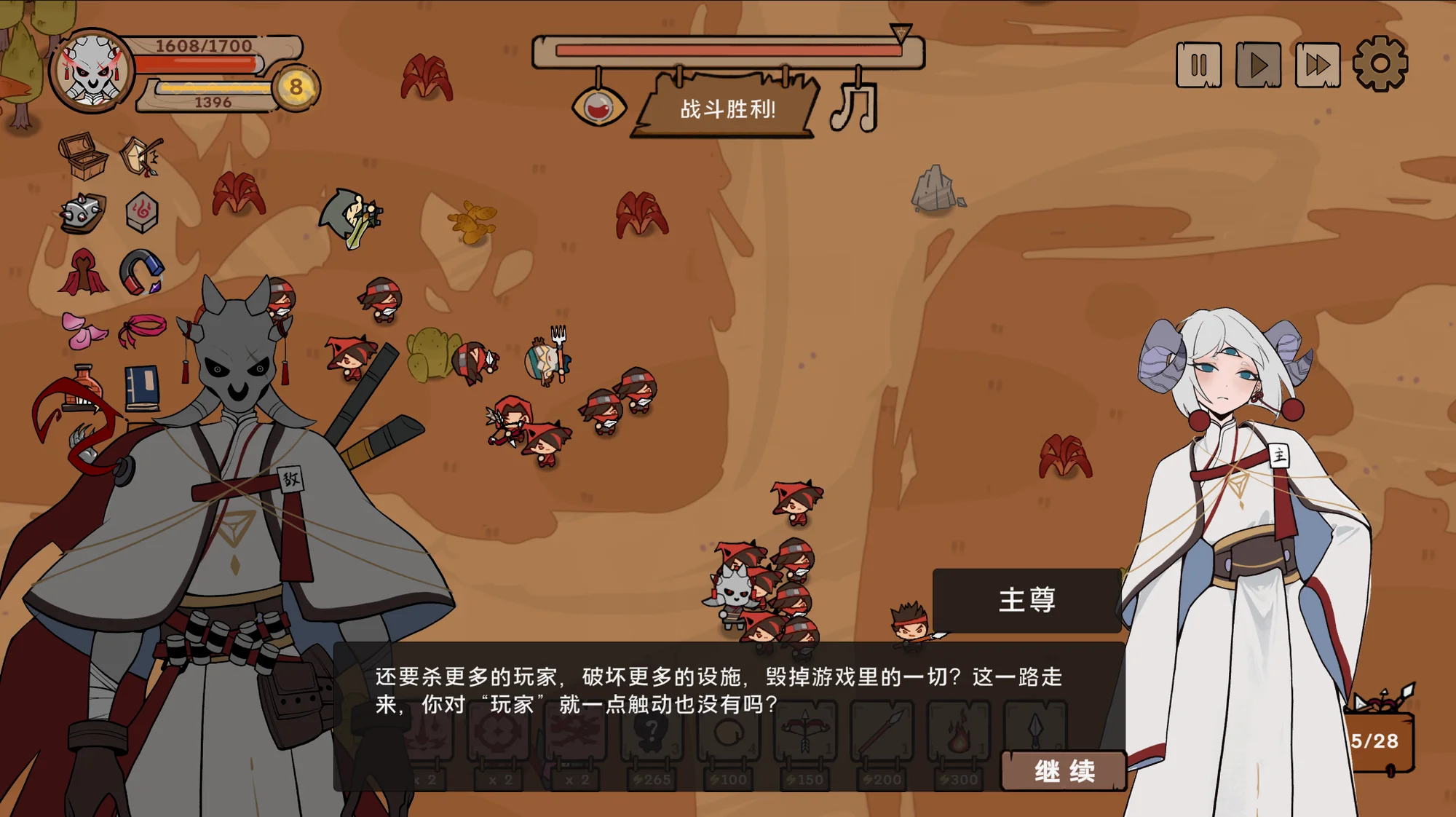Select the hexagonal flame cube relic
The height and width of the screenshot is (817, 1456).
click(x=142, y=213)
